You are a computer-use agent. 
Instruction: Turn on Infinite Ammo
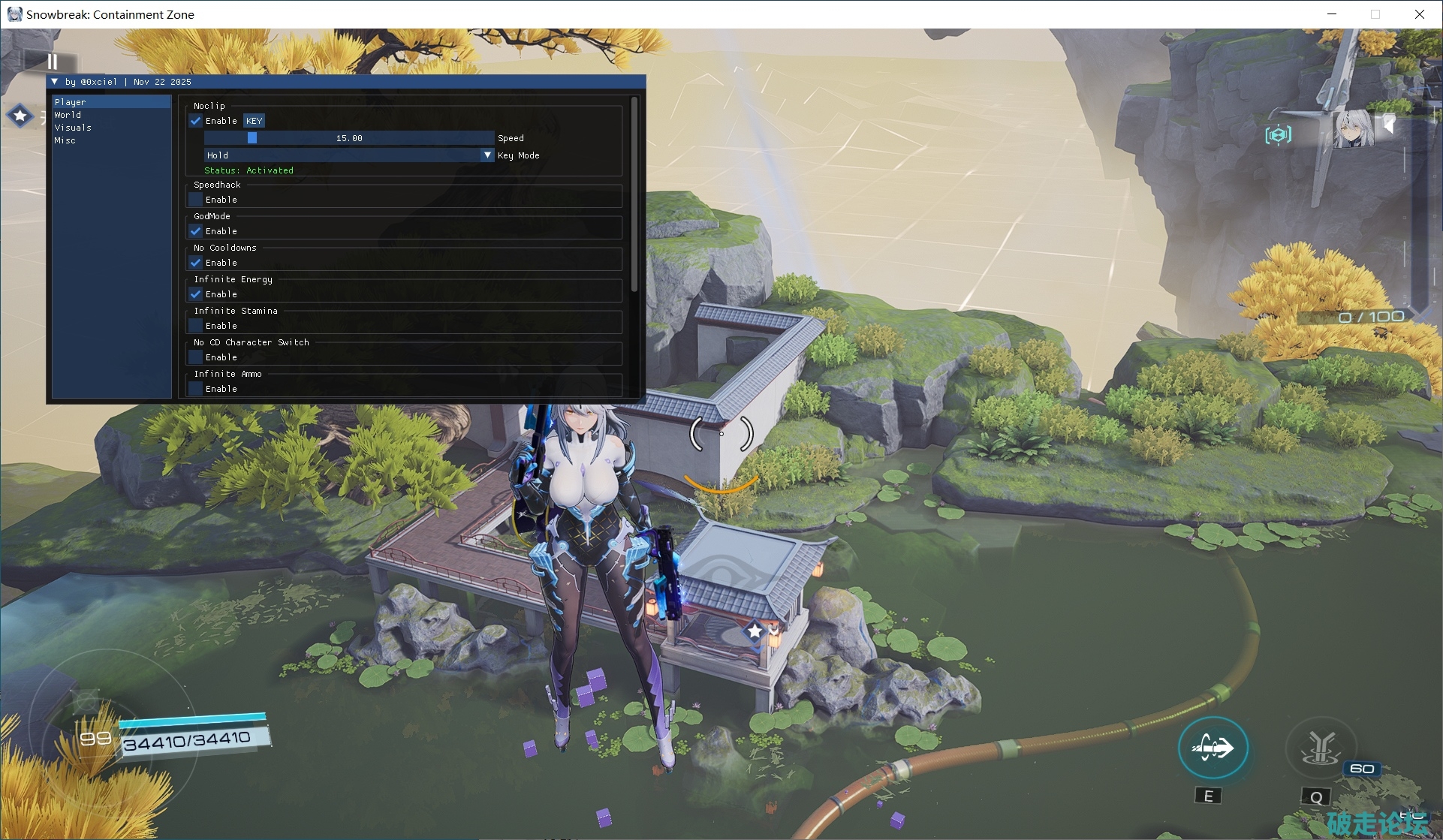point(196,389)
